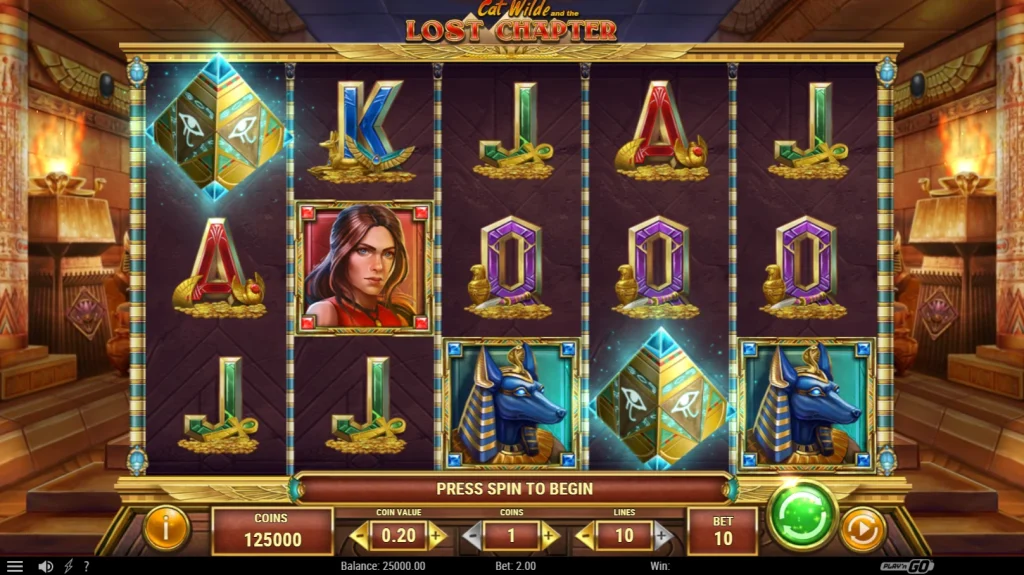Open the hamburger menu in bottom bar
The width and height of the screenshot is (1024, 575).
tap(14, 566)
